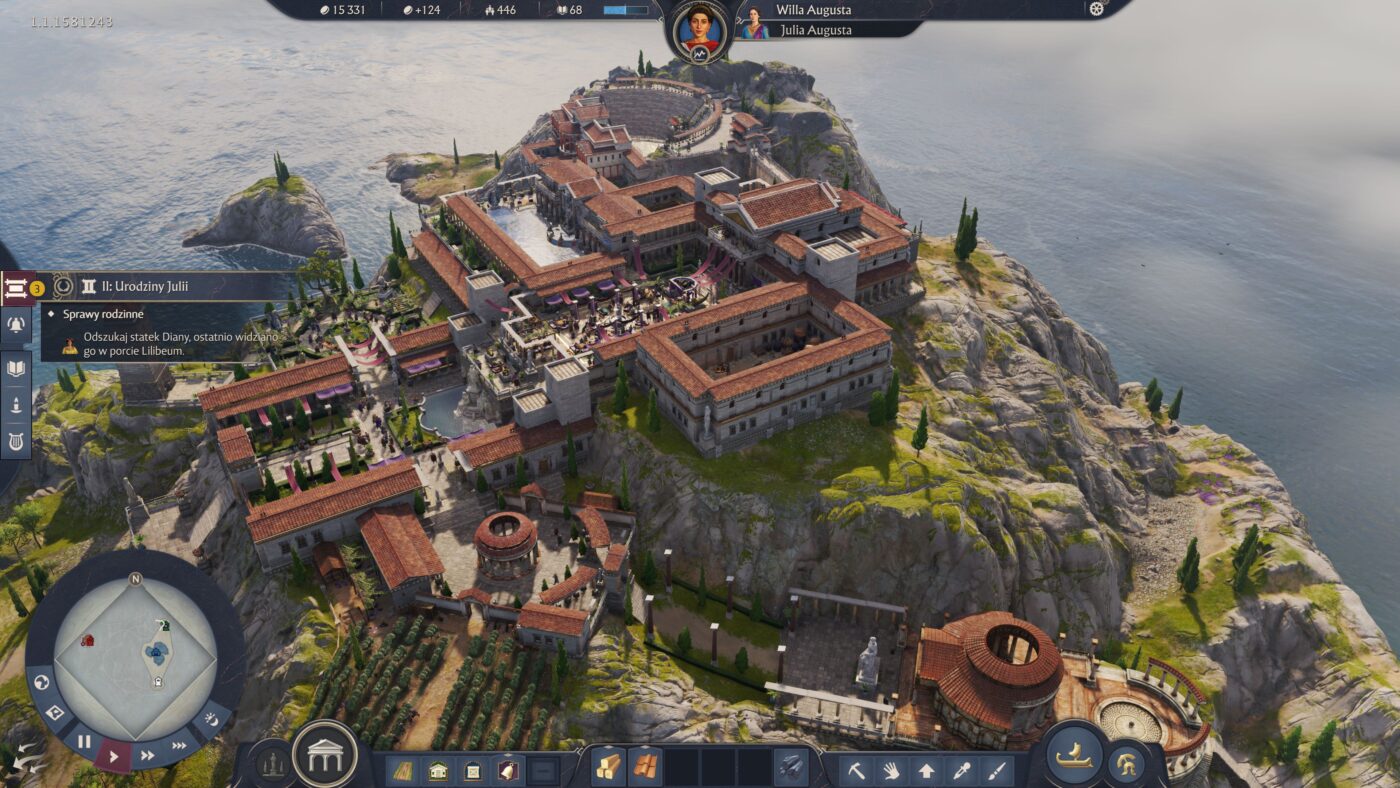Choose the eyedropper copy tool
The image size is (1400, 788).
tap(962, 770)
